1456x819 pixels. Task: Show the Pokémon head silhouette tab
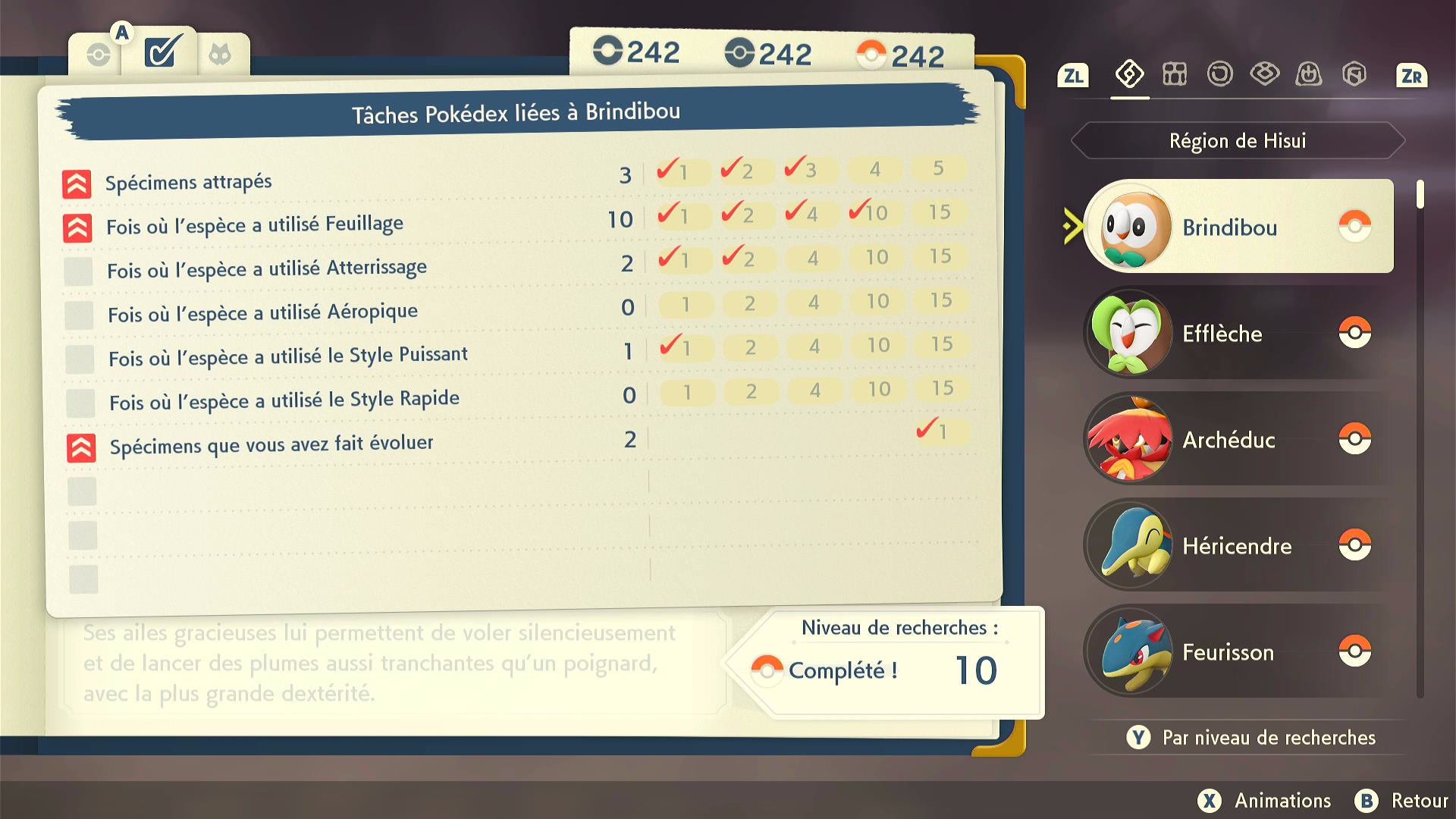pos(220,55)
